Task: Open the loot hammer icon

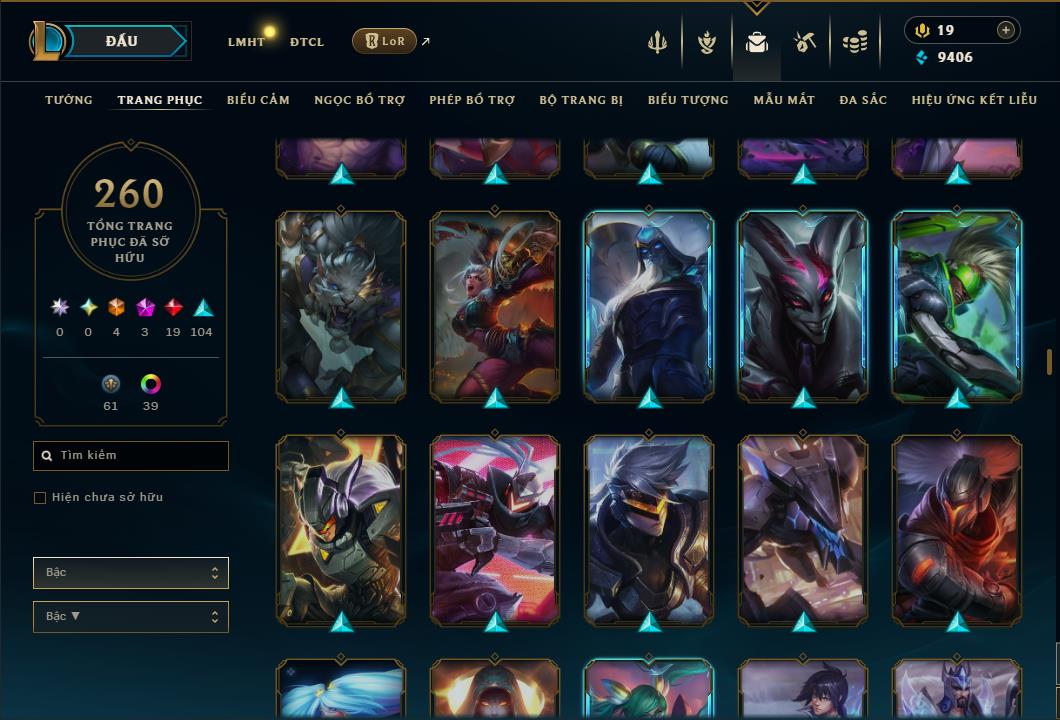Action: [805, 42]
